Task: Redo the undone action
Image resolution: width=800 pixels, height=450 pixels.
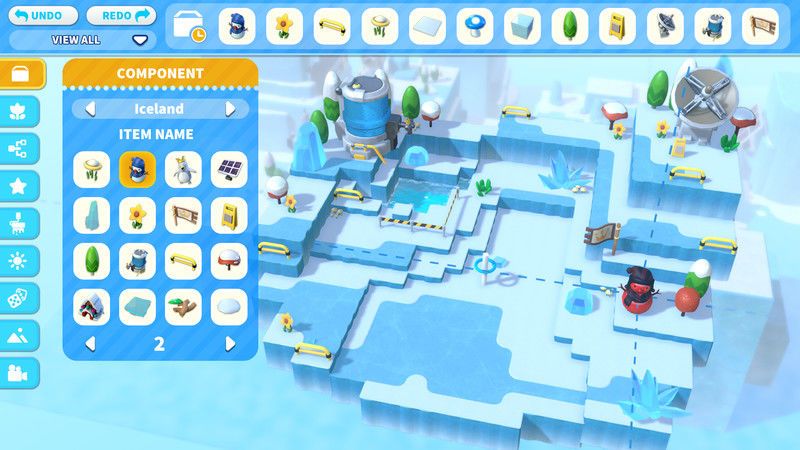Action: pyautogui.click(x=122, y=16)
